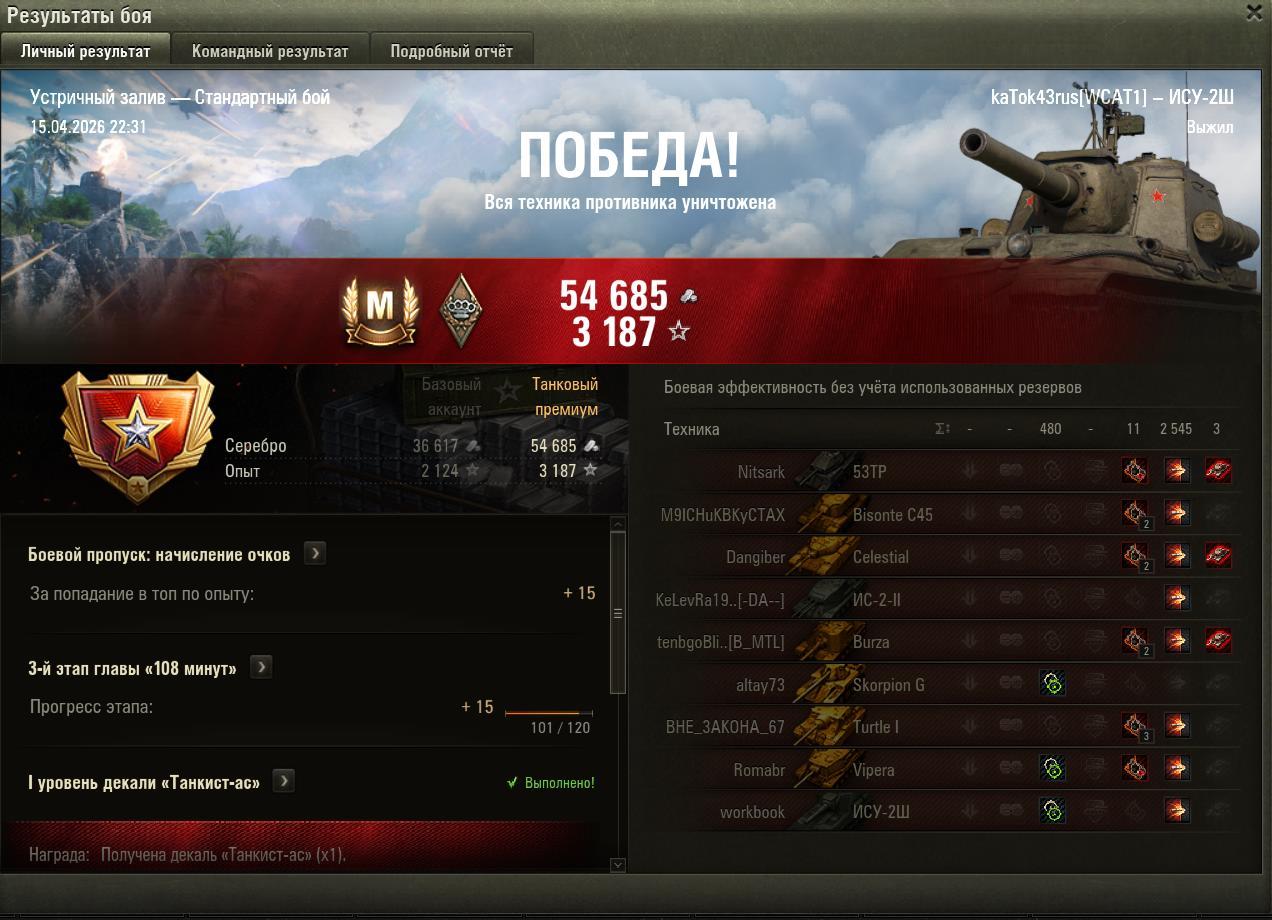Viewport: 1272px width, 920px height.
Task: Show «Танкист-ас» decal task details arrow
Action: coord(284,782)
